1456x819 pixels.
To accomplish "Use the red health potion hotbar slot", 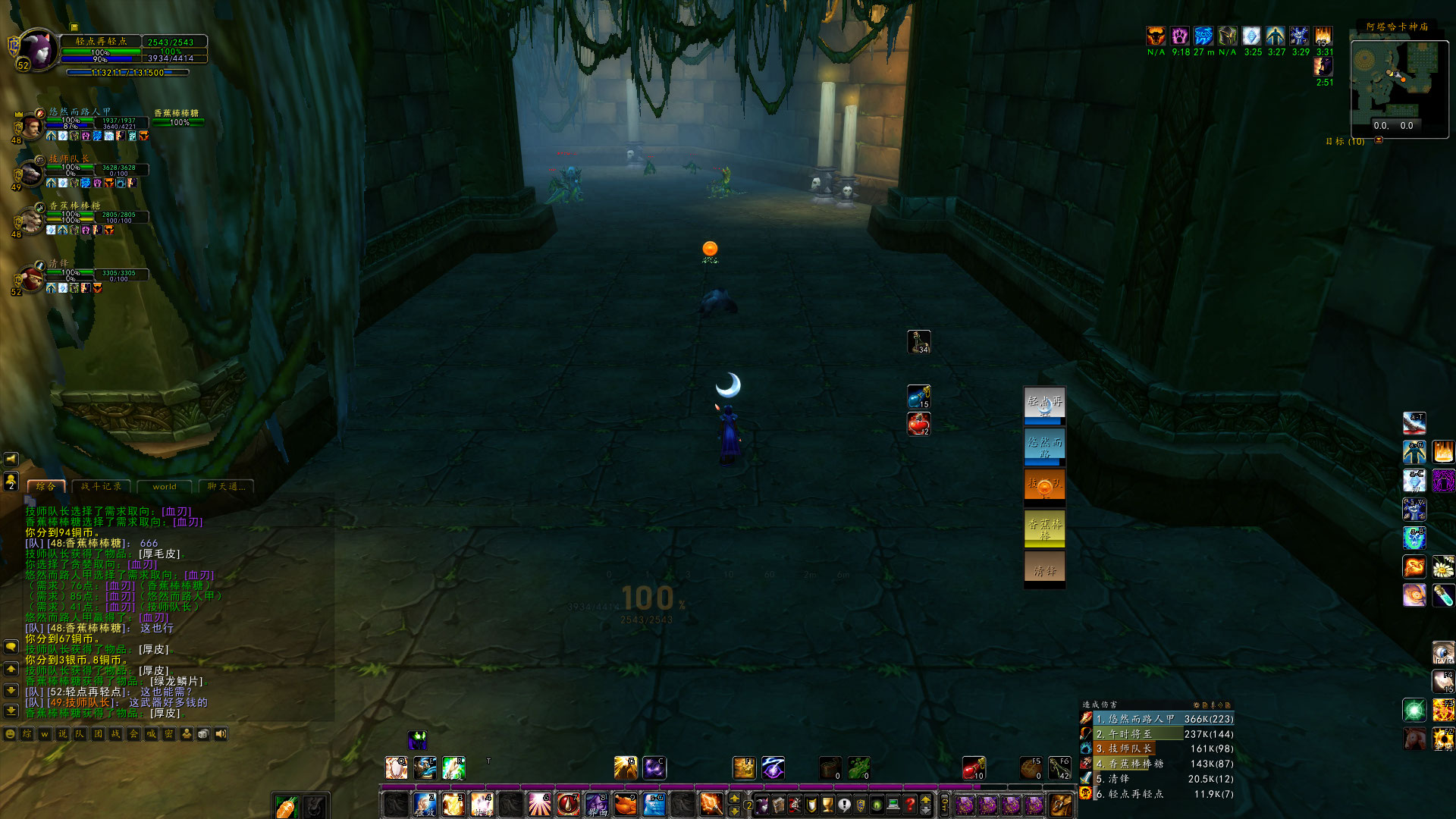I will 973,768.
